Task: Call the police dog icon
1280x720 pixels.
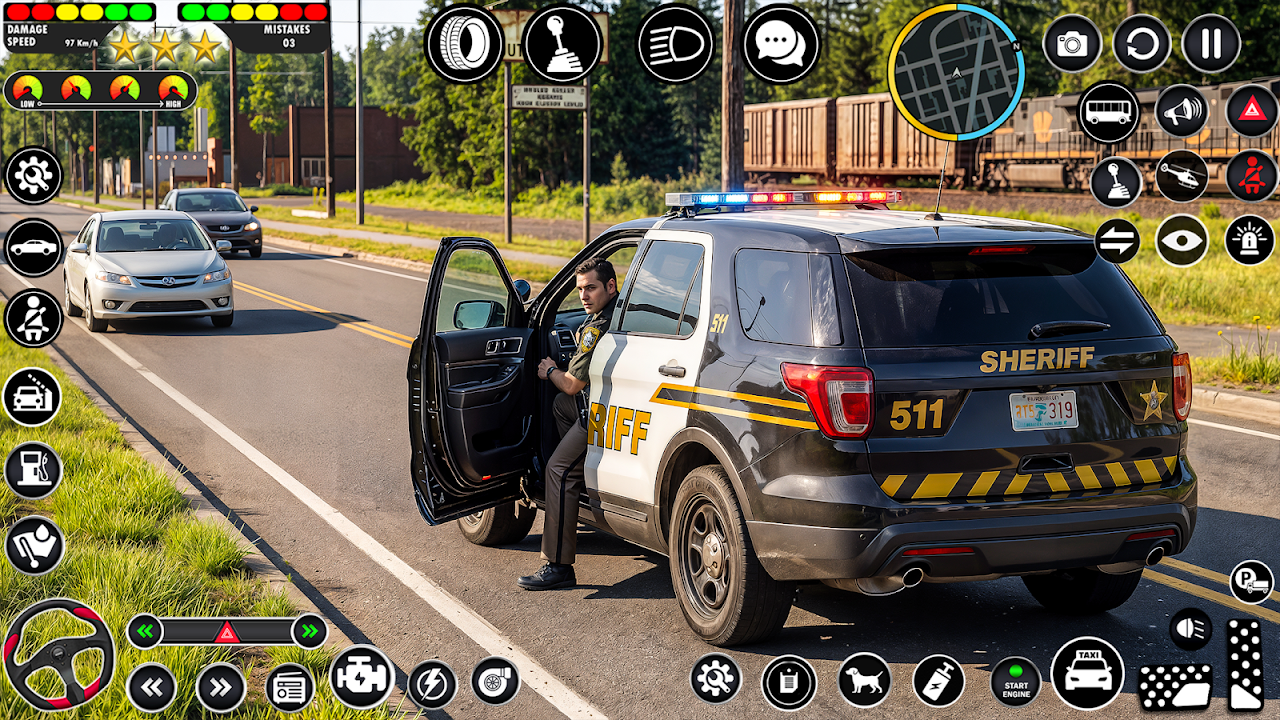Action: coord(865,680)
